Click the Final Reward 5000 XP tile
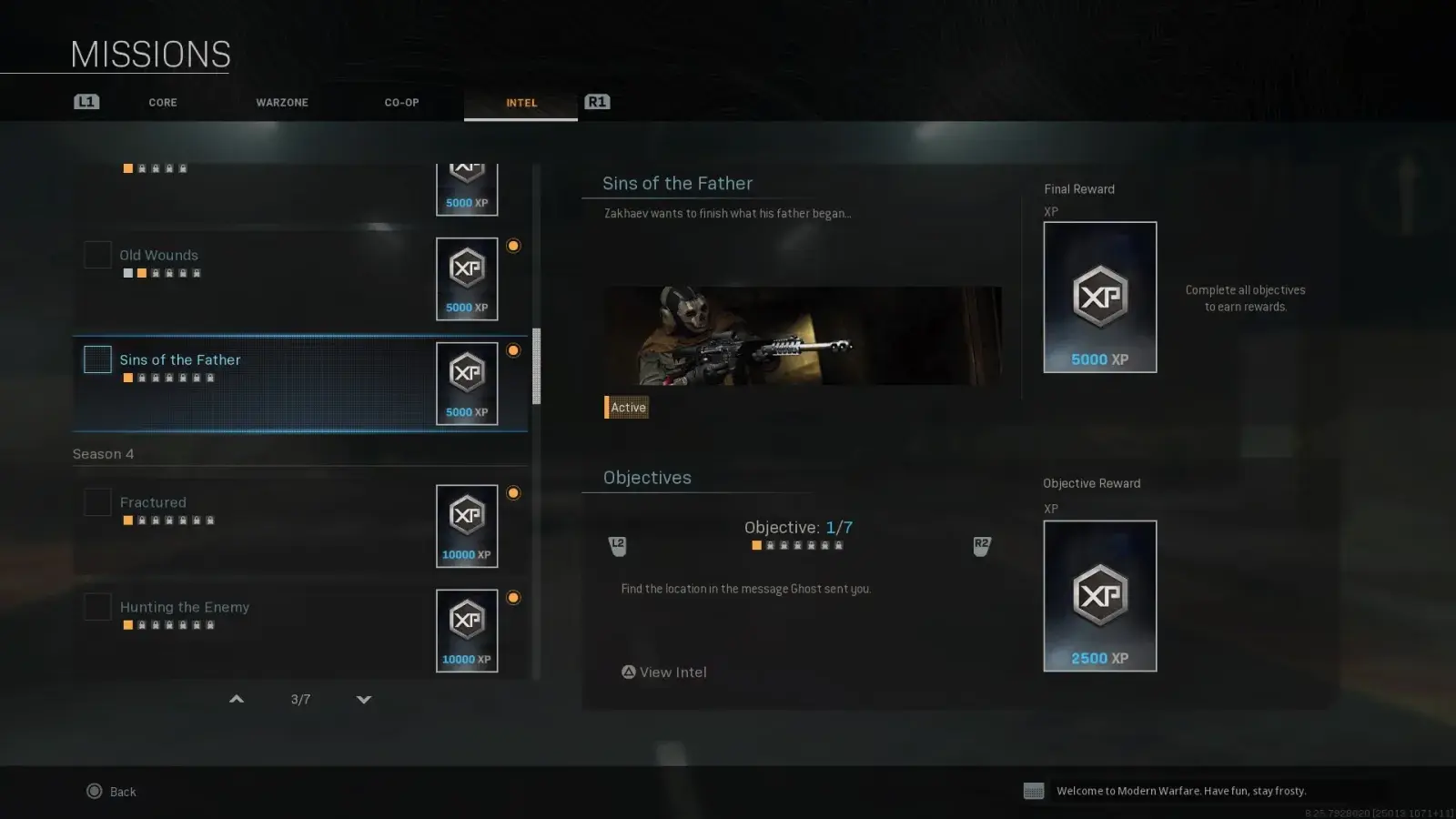 [x=1099, y=298]
